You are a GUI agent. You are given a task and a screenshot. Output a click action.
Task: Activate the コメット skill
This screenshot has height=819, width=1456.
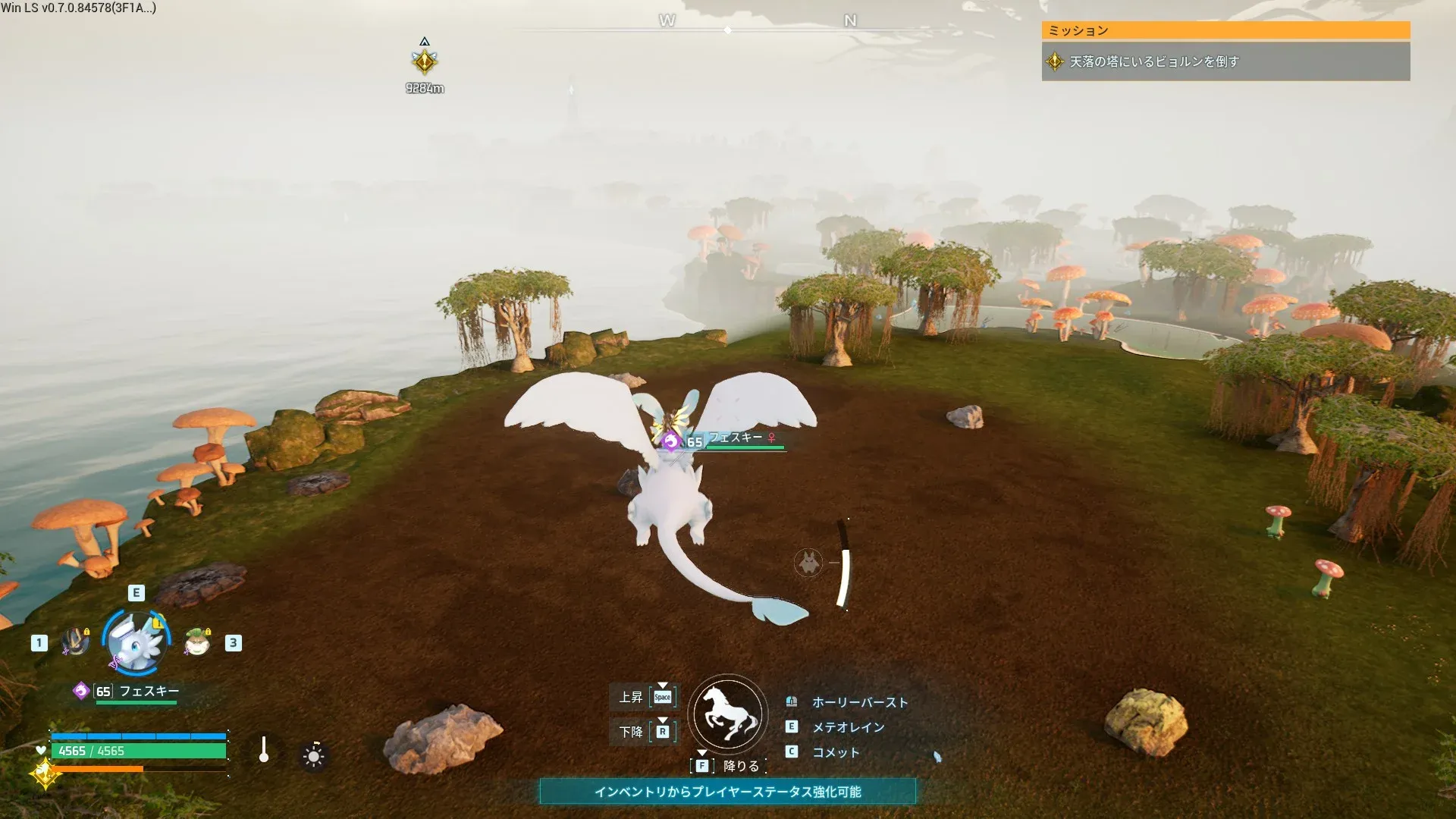pyautogui.click(x=836, y=752)
